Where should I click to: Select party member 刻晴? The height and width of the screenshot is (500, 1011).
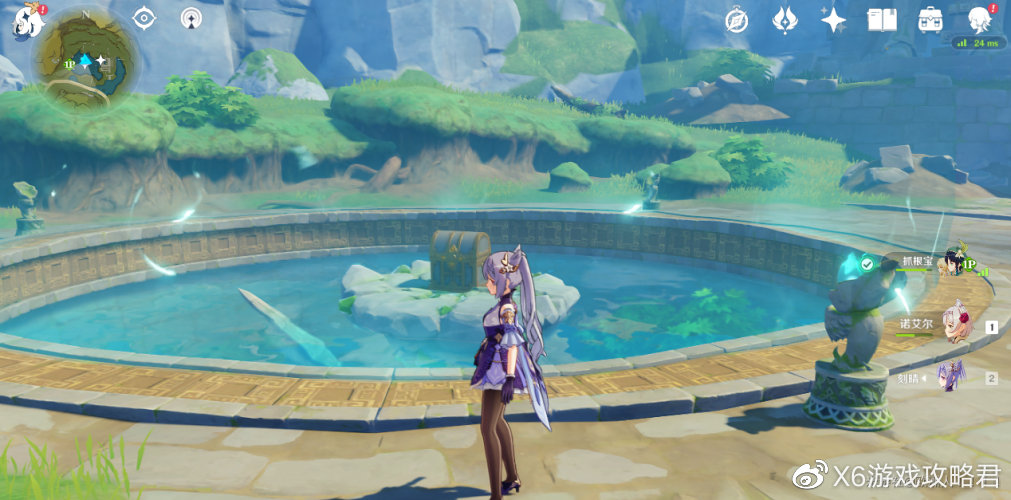point(955,375)
